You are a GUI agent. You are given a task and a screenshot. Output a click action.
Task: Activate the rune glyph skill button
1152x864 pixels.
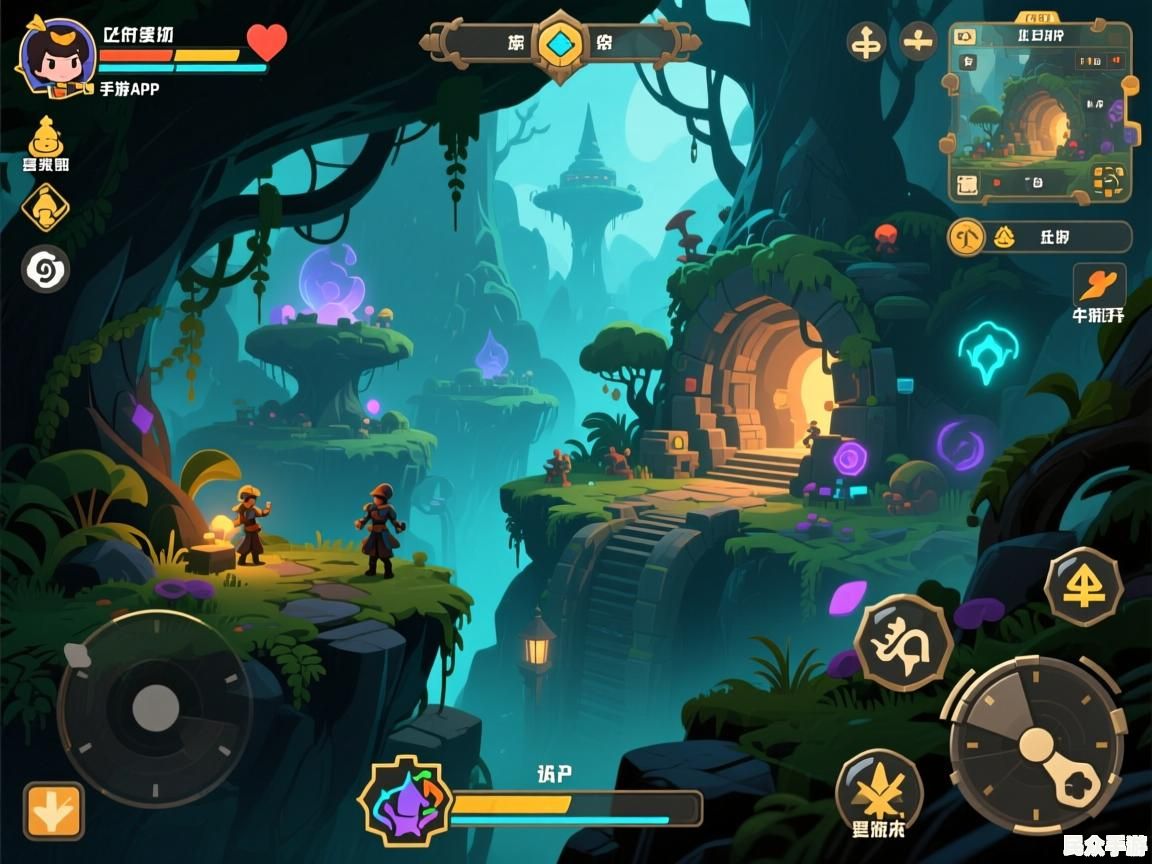(x=903, y=643)
